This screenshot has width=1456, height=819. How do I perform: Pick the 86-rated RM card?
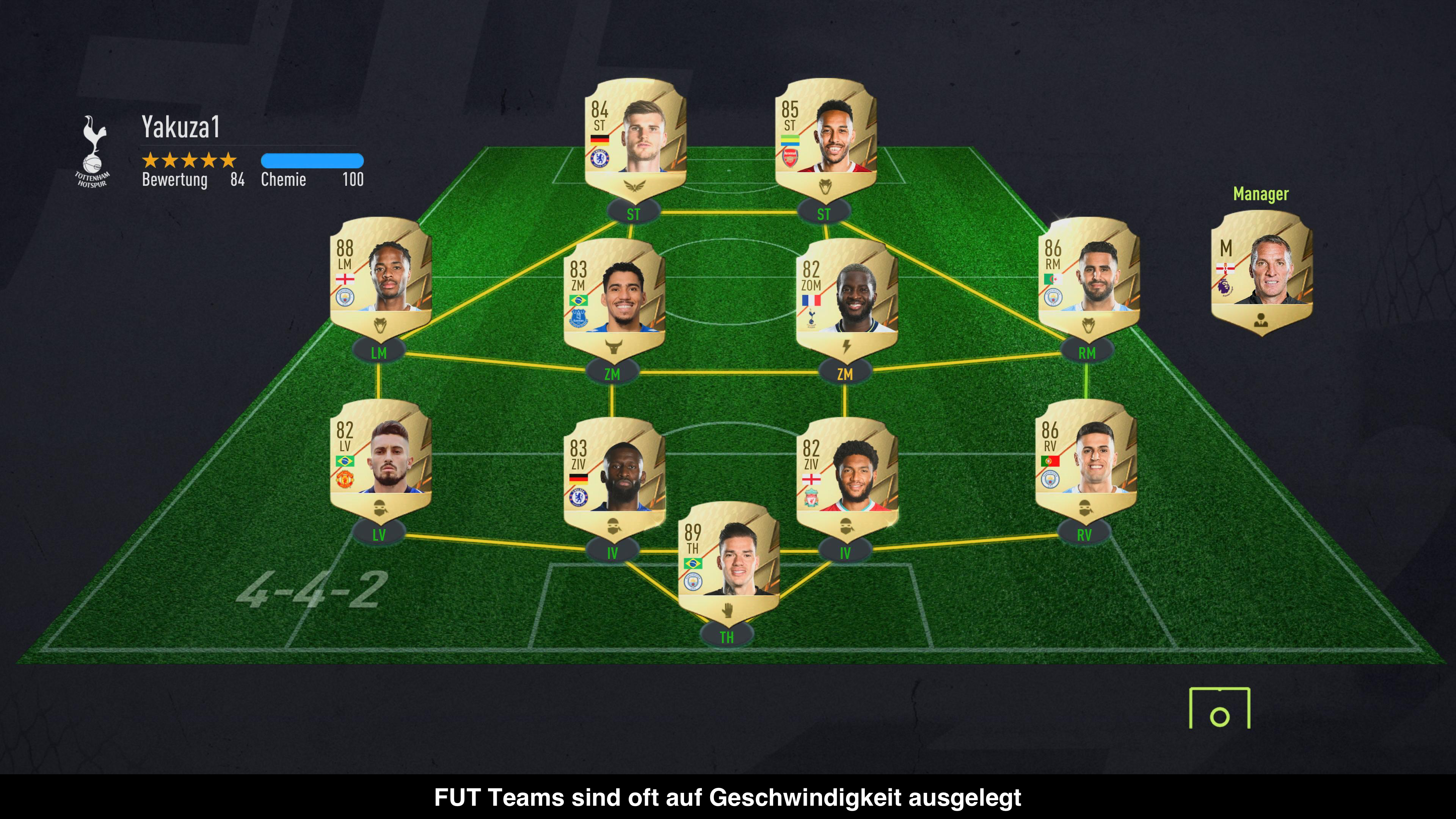[1089, 277]
